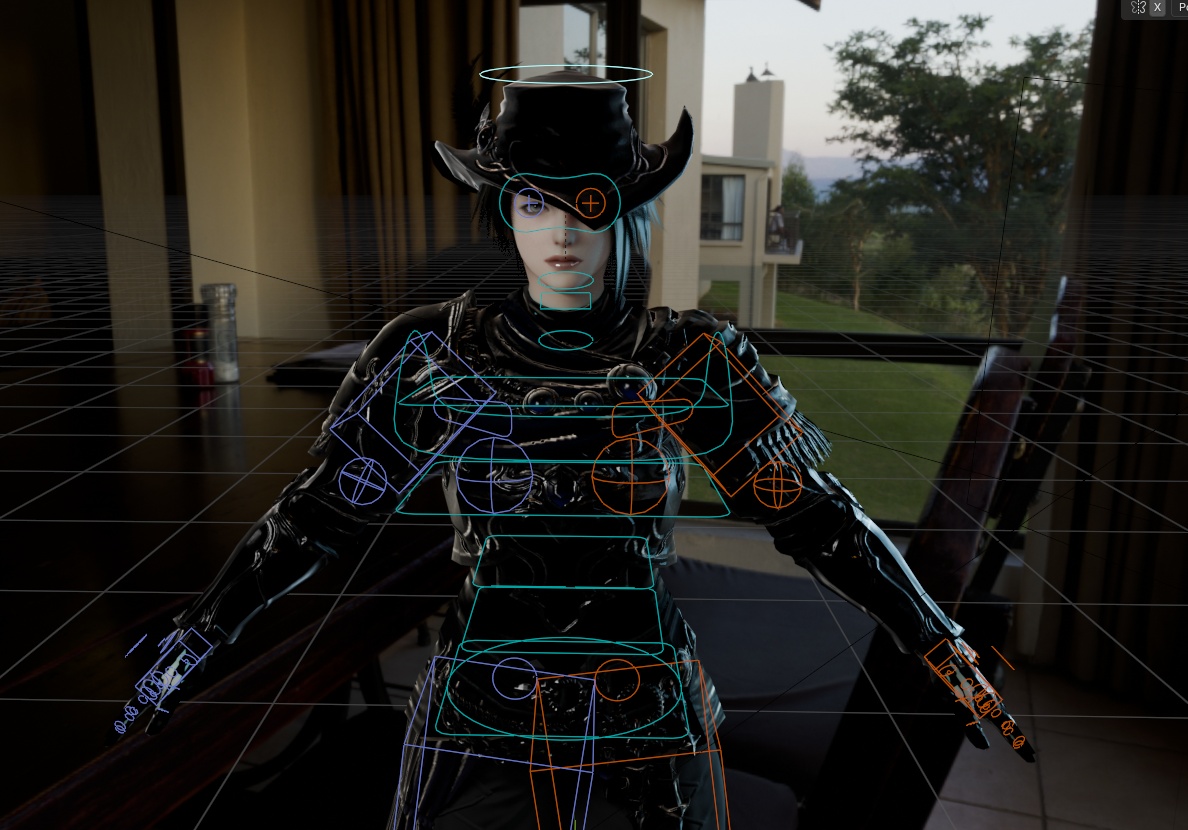Click the butterfly-shaped mirror icon
Viewport: 1188px width, 830px height.
[1138, 8]
